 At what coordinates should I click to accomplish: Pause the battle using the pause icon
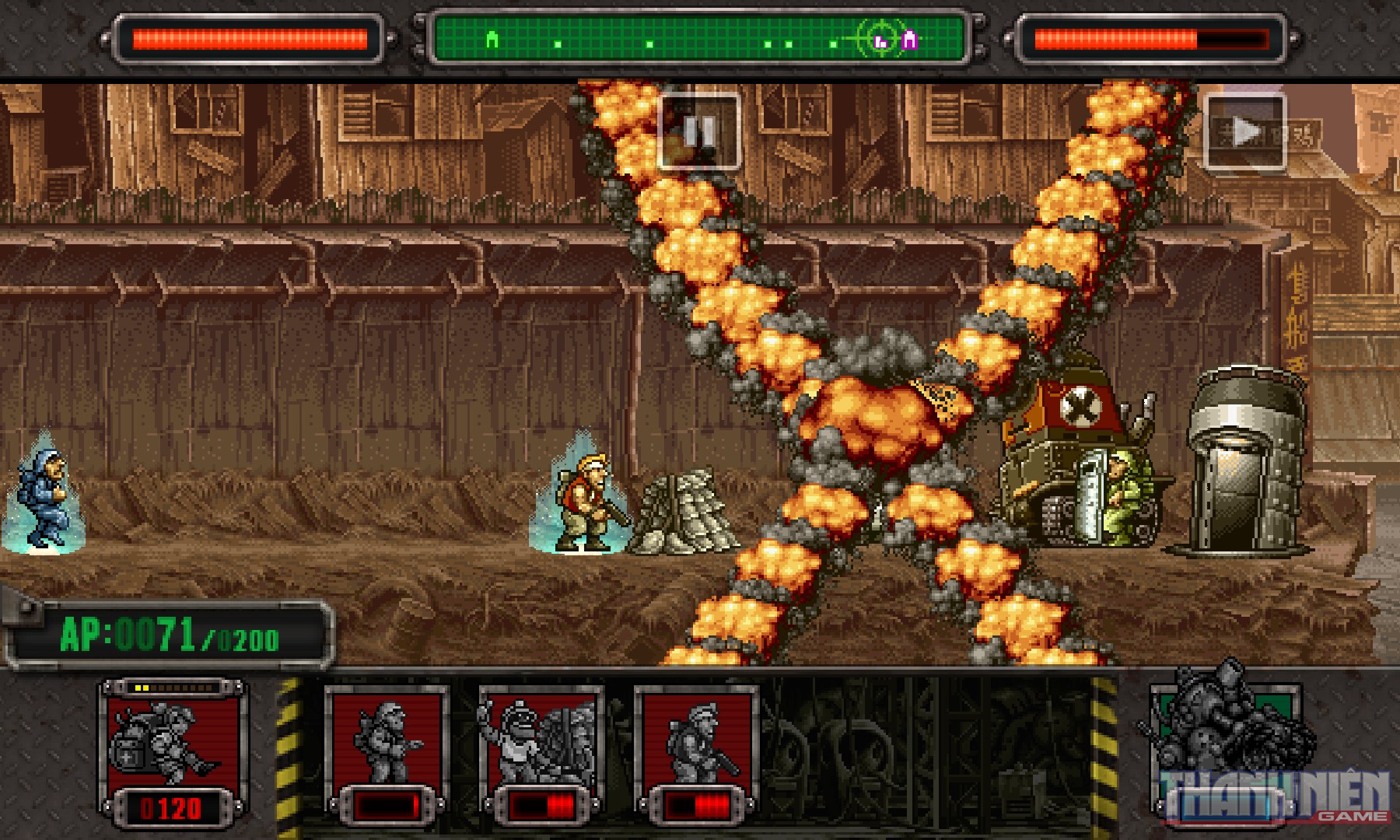tap(699, 132)
